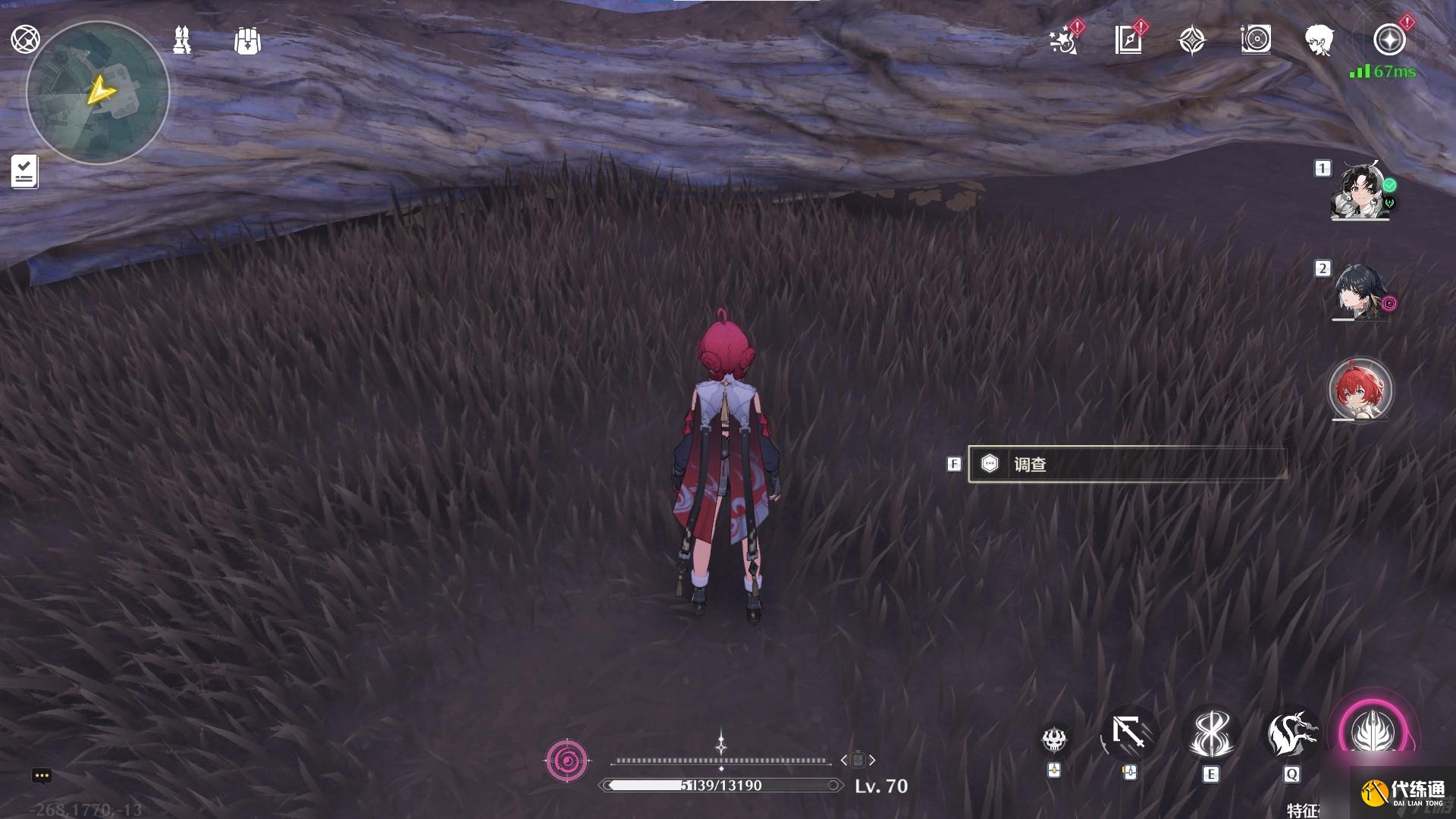Use the grapple arrow utility icon
The height and width of the screenshot is (819, 1456).
point(1129,733)
